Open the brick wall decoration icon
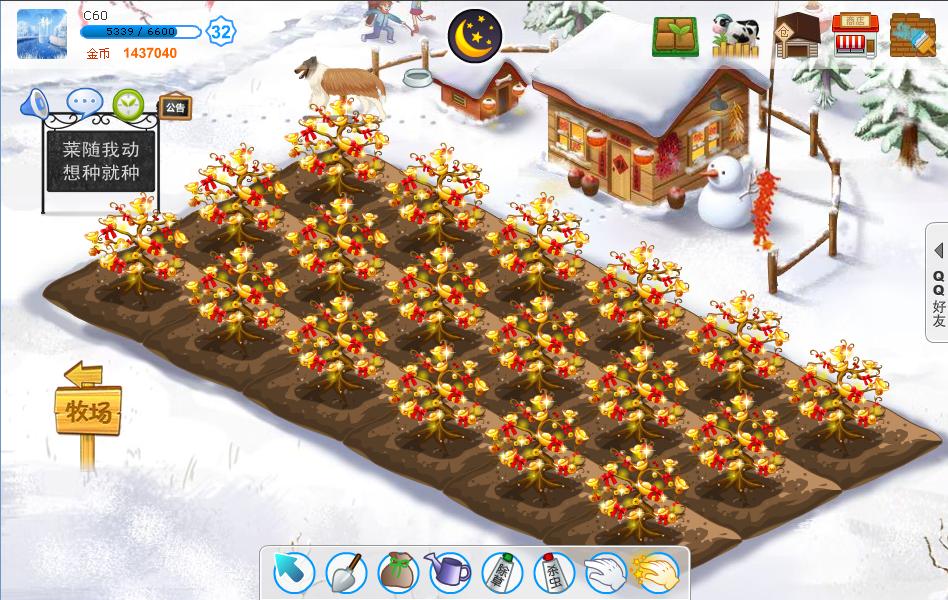The width and height of the screenshot is (948, 600). coord(912,36)
